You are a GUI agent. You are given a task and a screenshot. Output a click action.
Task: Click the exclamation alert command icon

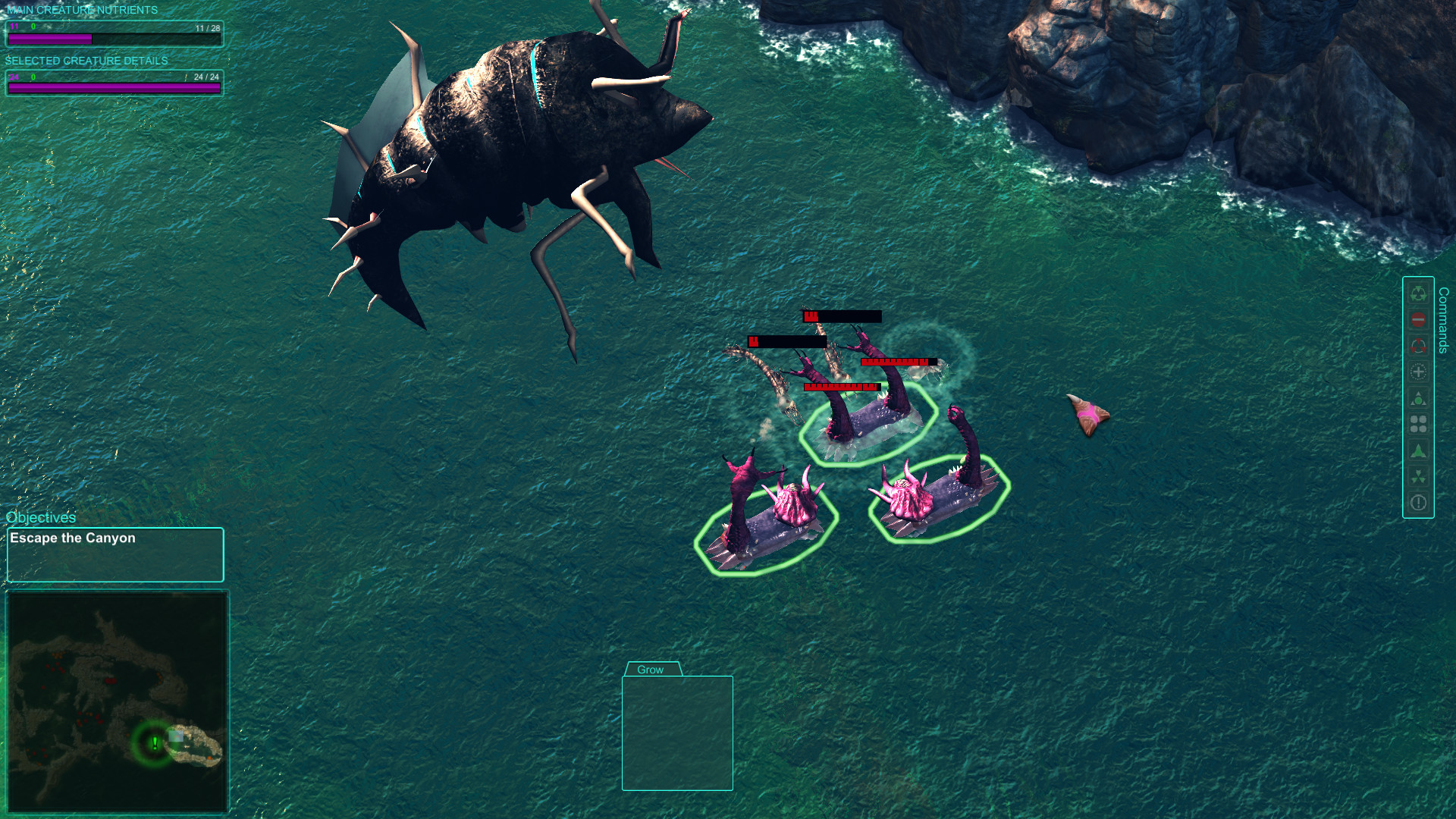[x=1418, y=501]
